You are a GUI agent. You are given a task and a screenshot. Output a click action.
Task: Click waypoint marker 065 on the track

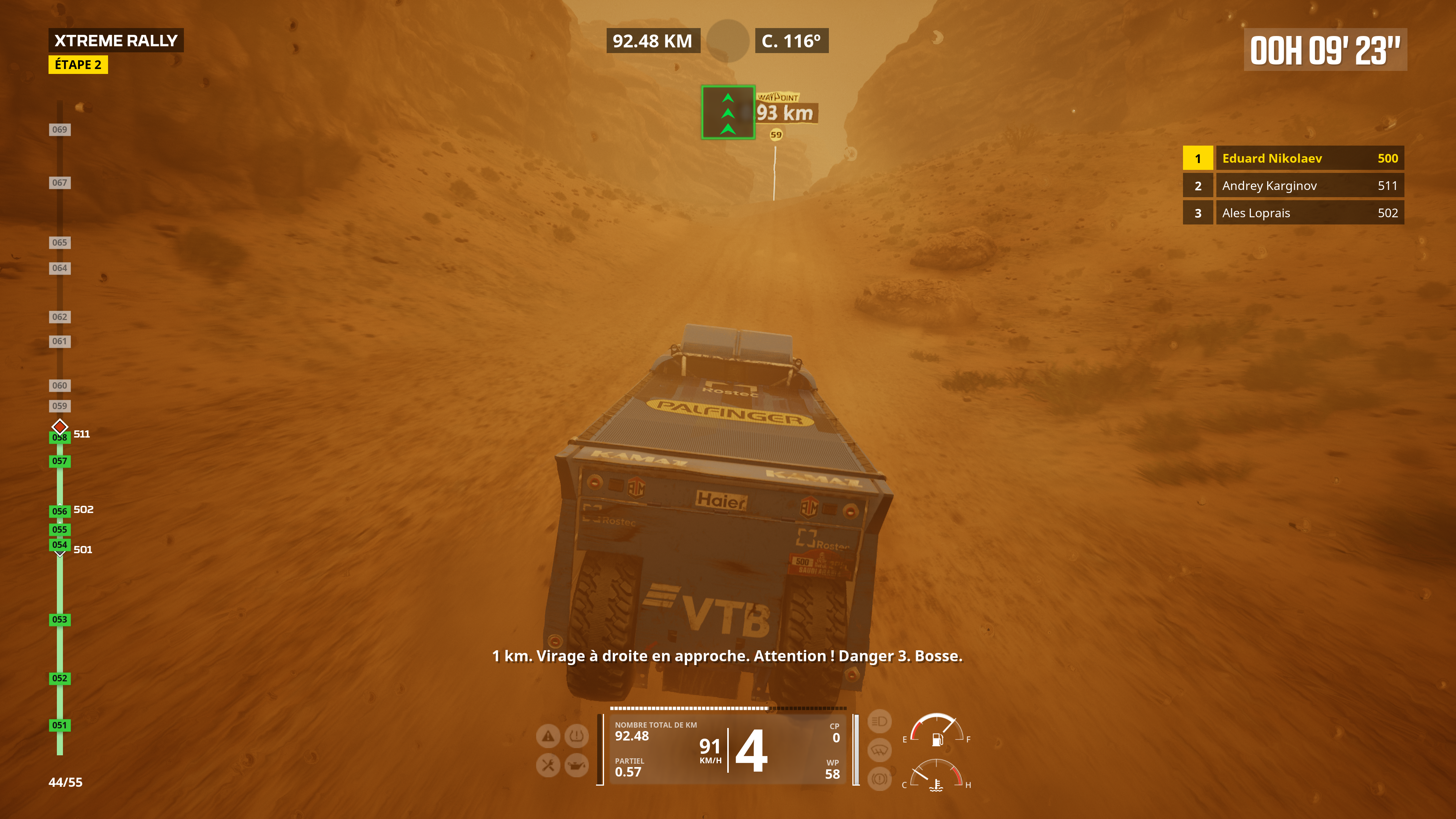[60, 243]
